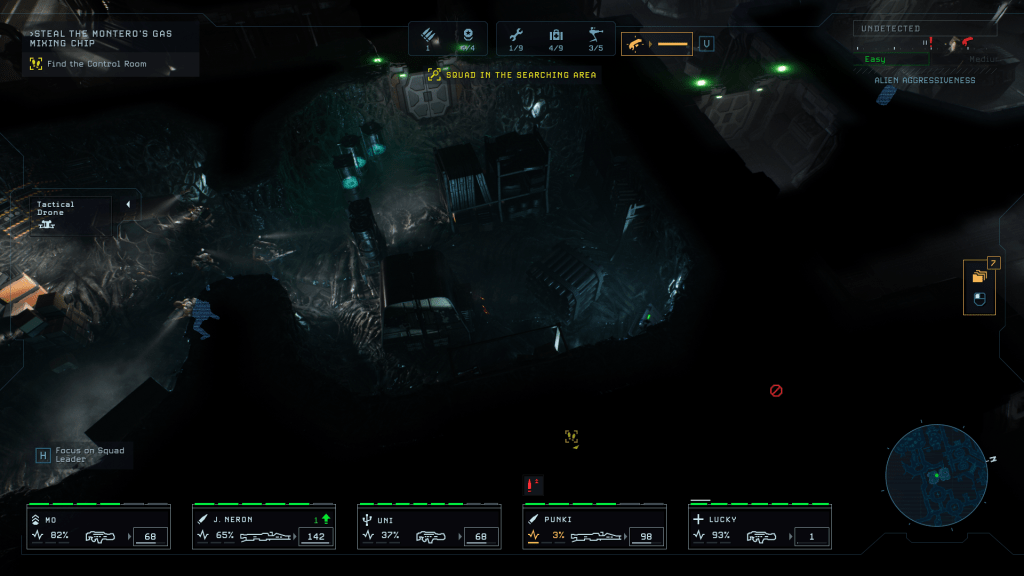Choose UNI's squad member panel
The width and height of the screenshot is (1024, 576).
click(x=428, y=527)
